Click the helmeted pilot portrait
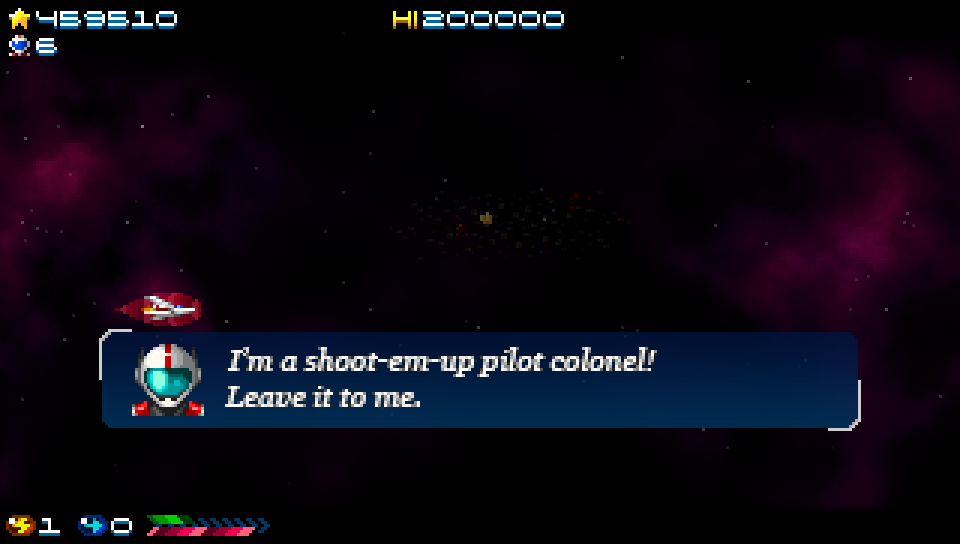Screen dimensions: 960x544 [168, 380]
